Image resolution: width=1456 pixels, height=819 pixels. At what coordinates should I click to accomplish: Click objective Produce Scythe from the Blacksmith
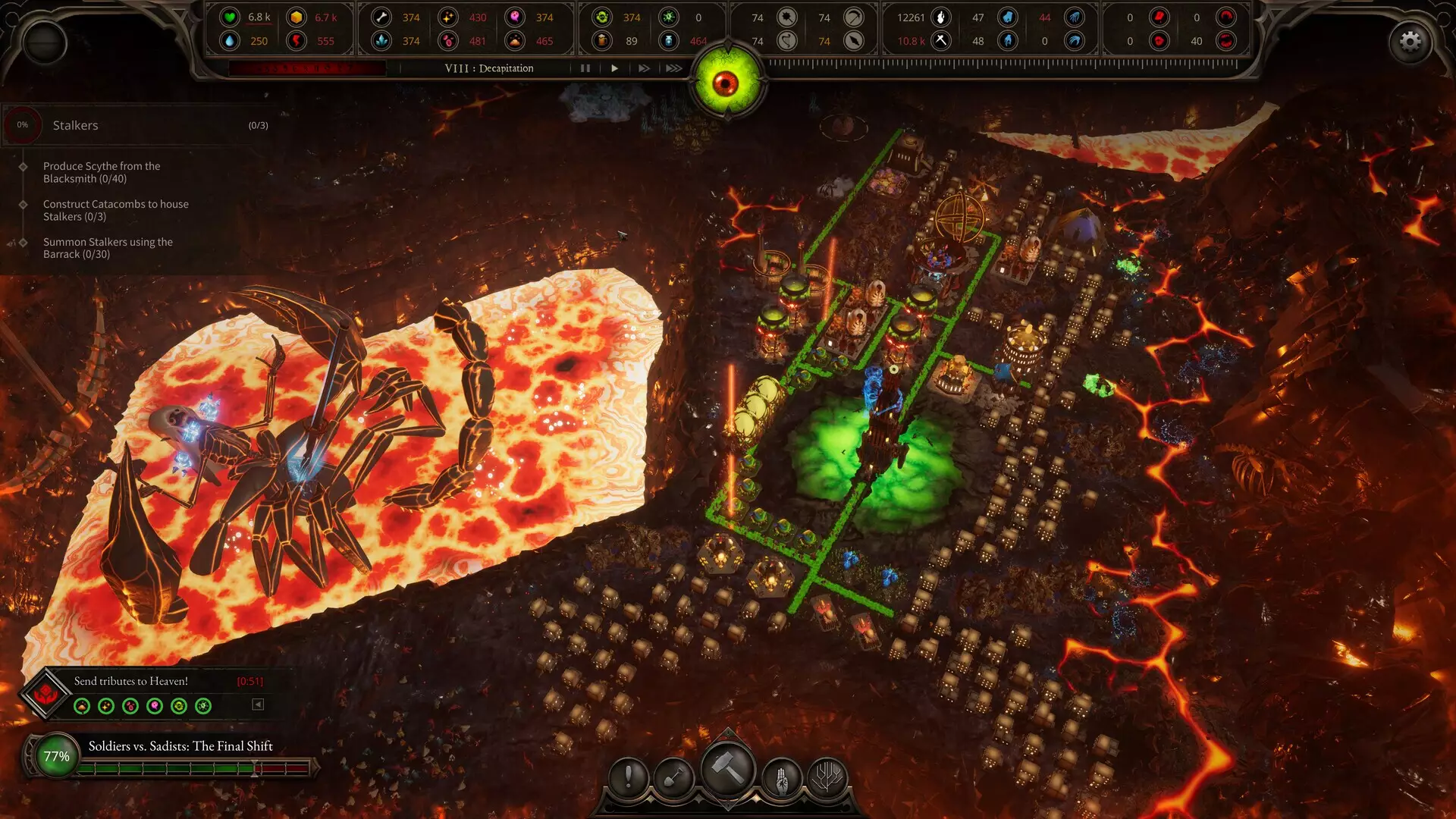[102, 172]
